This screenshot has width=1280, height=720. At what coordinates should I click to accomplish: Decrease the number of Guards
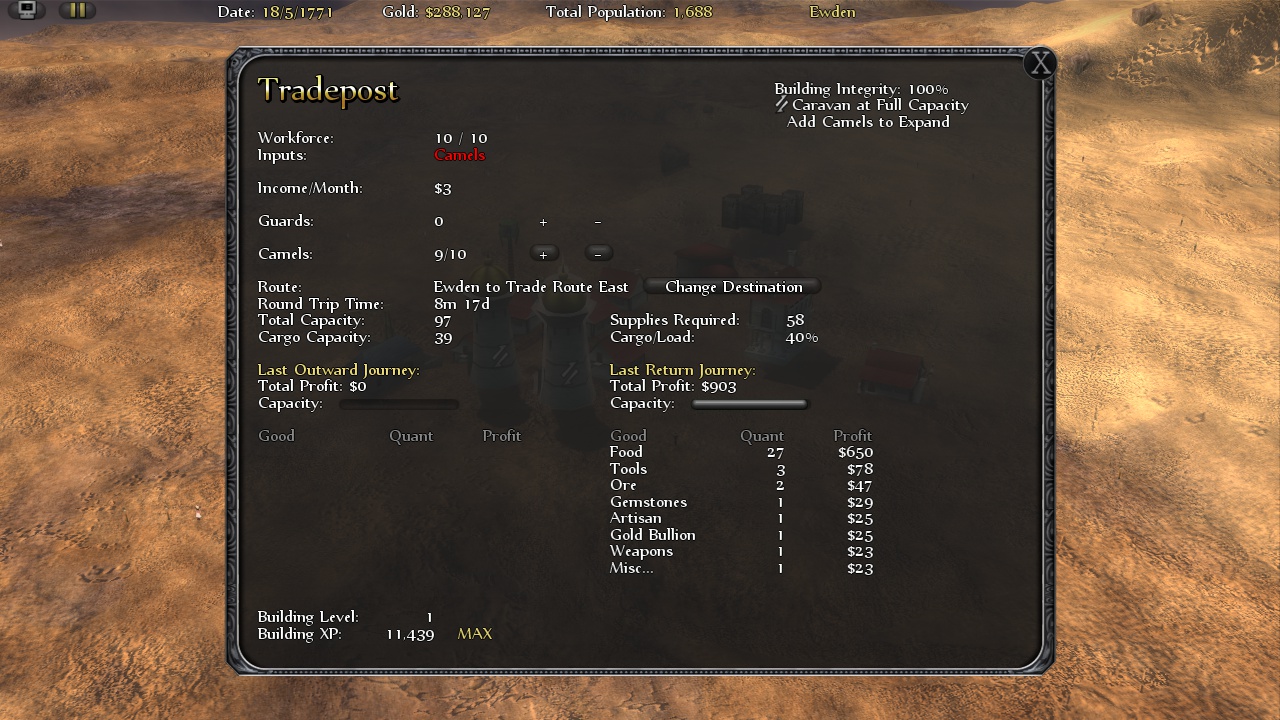(x=597, y=221)
